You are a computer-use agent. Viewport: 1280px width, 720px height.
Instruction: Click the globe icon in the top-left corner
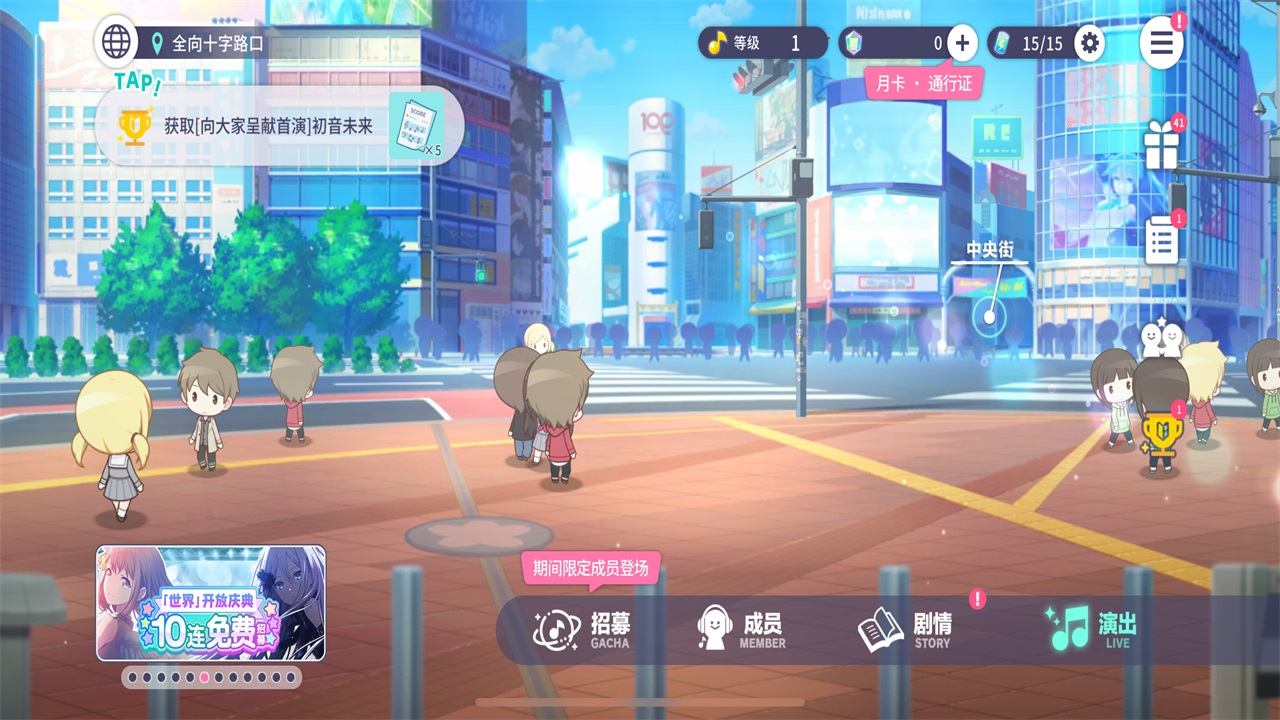[x=116, y=42]
